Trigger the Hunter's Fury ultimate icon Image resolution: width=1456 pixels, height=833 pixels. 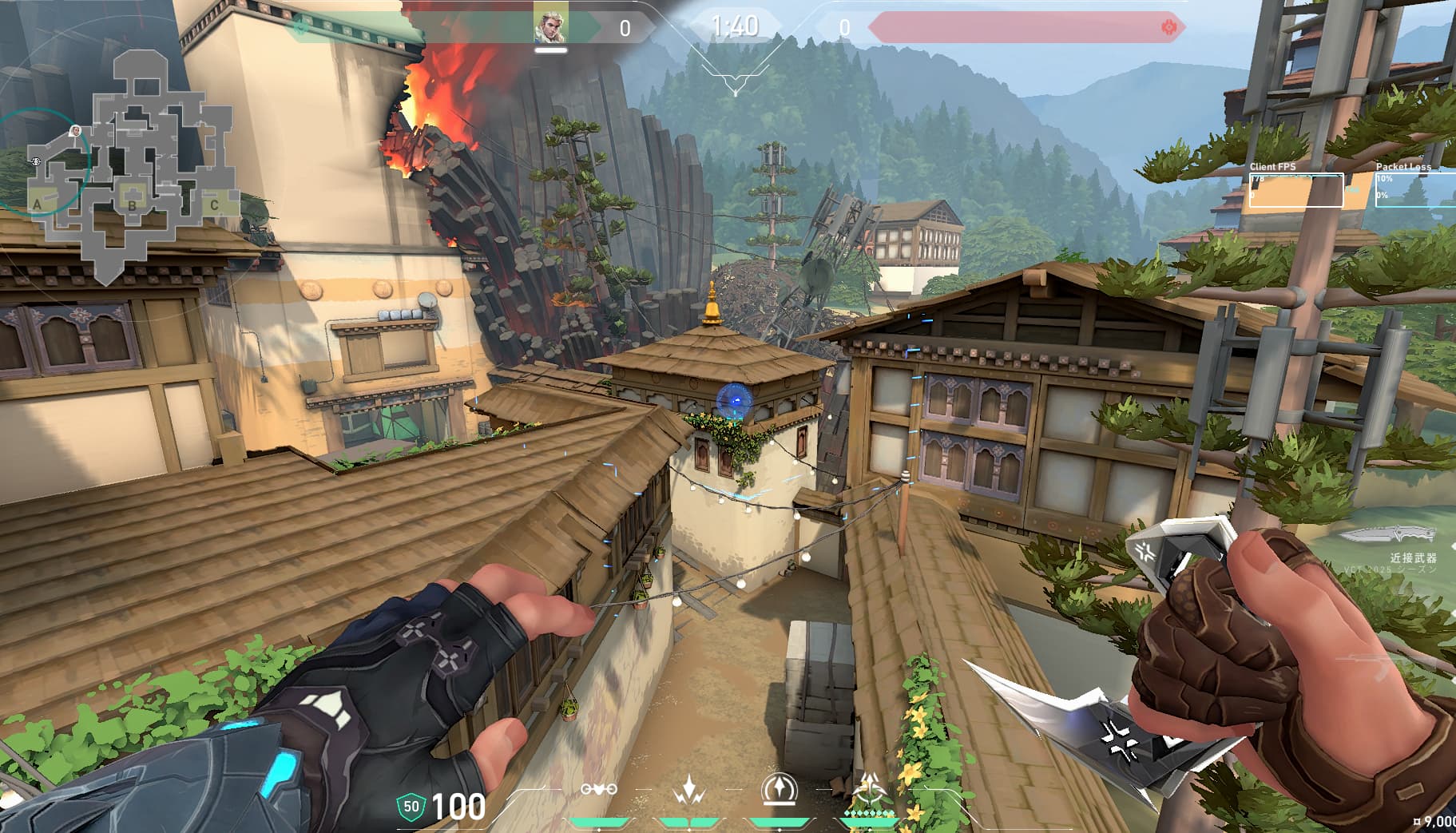coord(868,790)
